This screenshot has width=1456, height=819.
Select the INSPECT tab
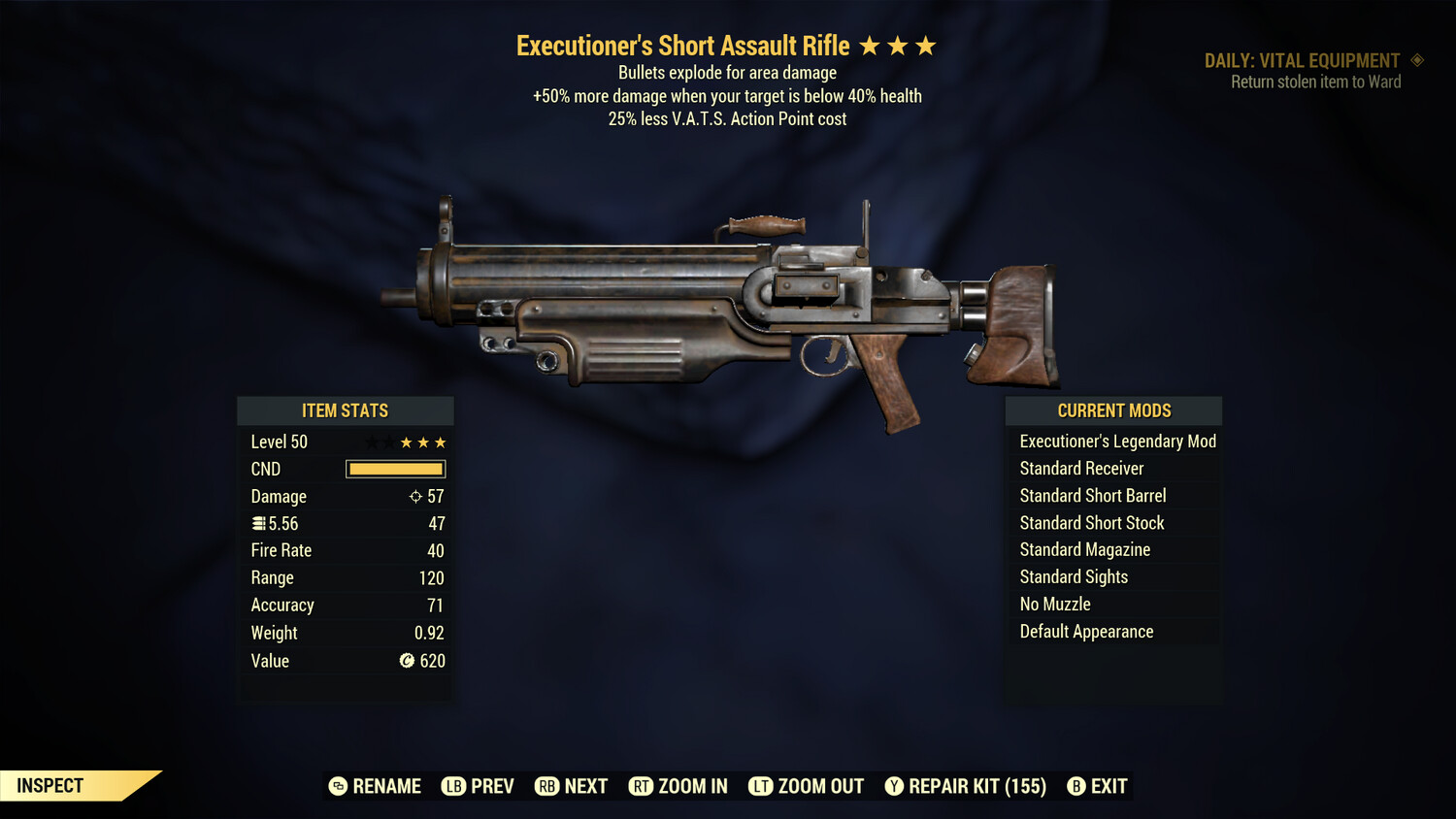point(50,785)
